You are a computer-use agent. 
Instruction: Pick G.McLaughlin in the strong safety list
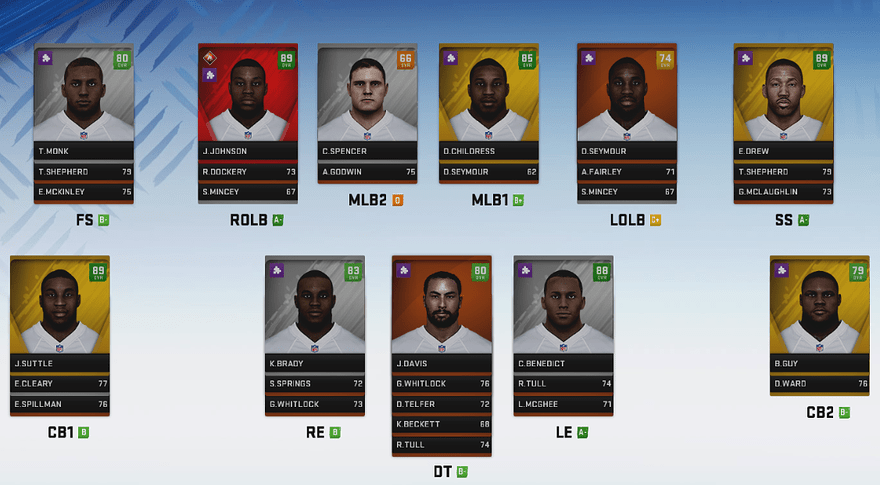coord(783,191)
